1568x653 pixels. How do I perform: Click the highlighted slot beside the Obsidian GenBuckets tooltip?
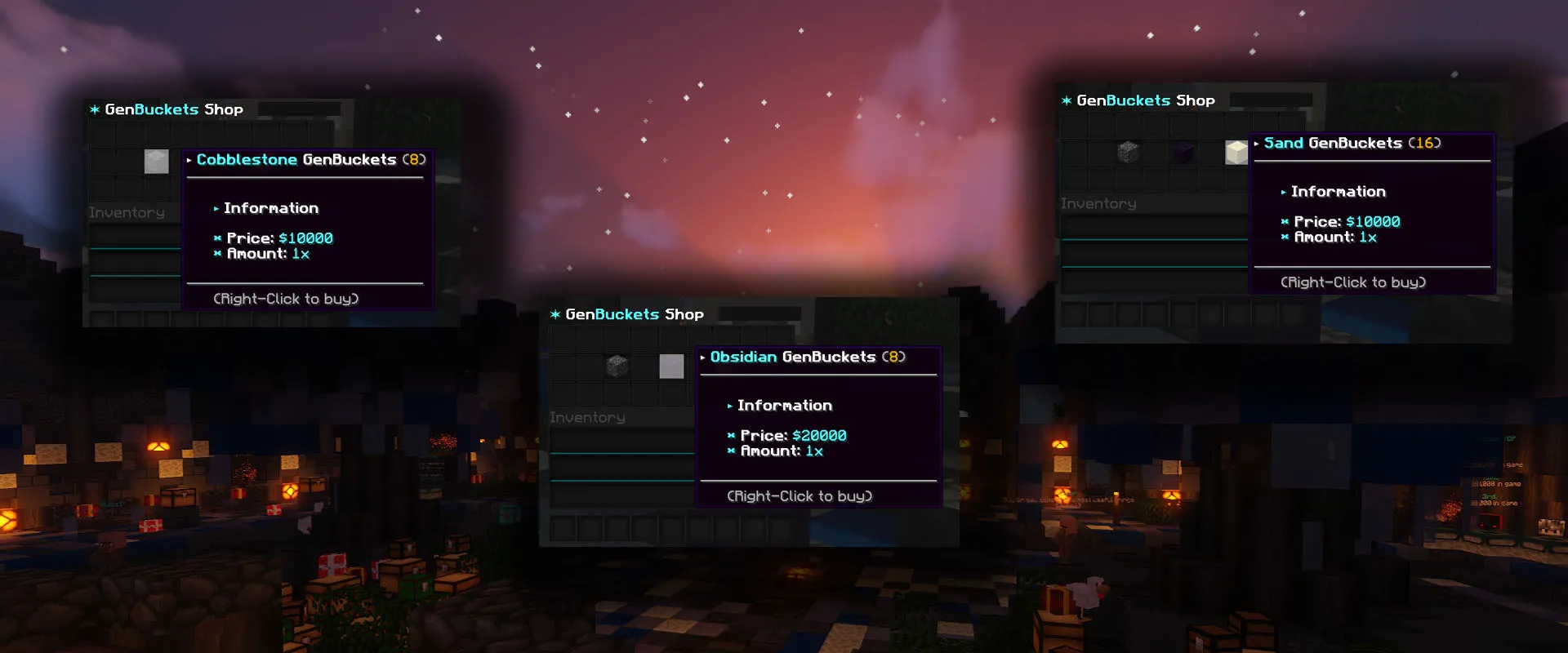point(671,366)
